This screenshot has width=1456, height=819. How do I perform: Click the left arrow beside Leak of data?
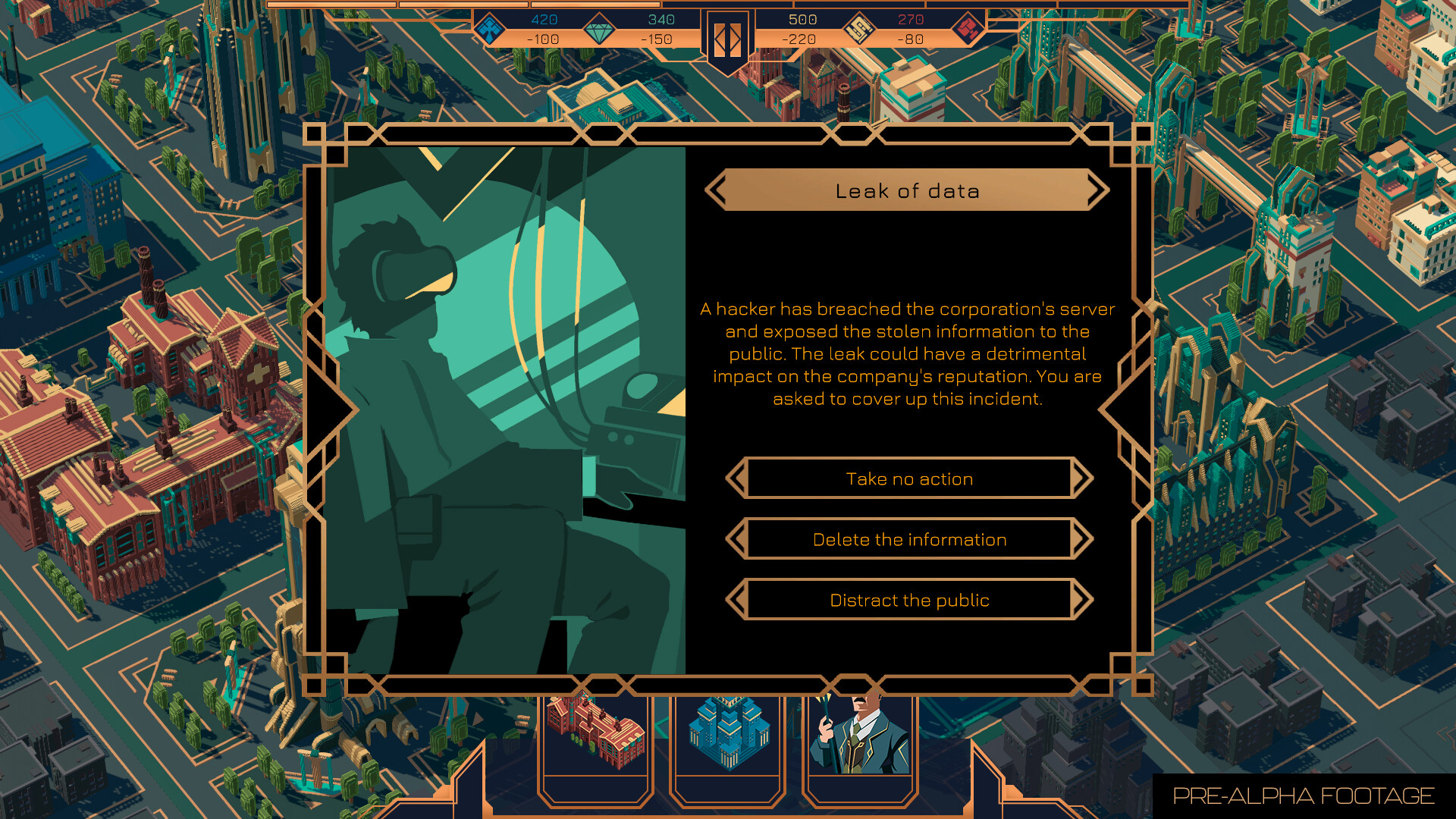718,190
